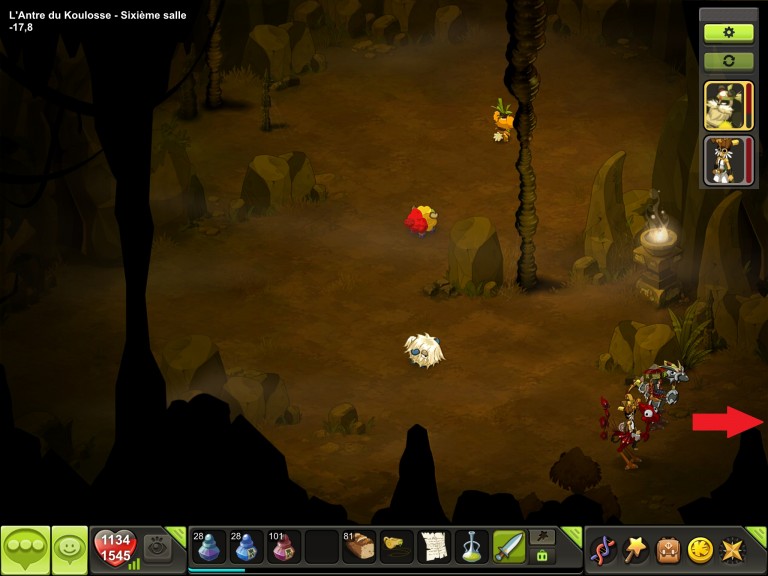Use the pink potion with 101 charges

pyautogui.click(x=283, y=547)
